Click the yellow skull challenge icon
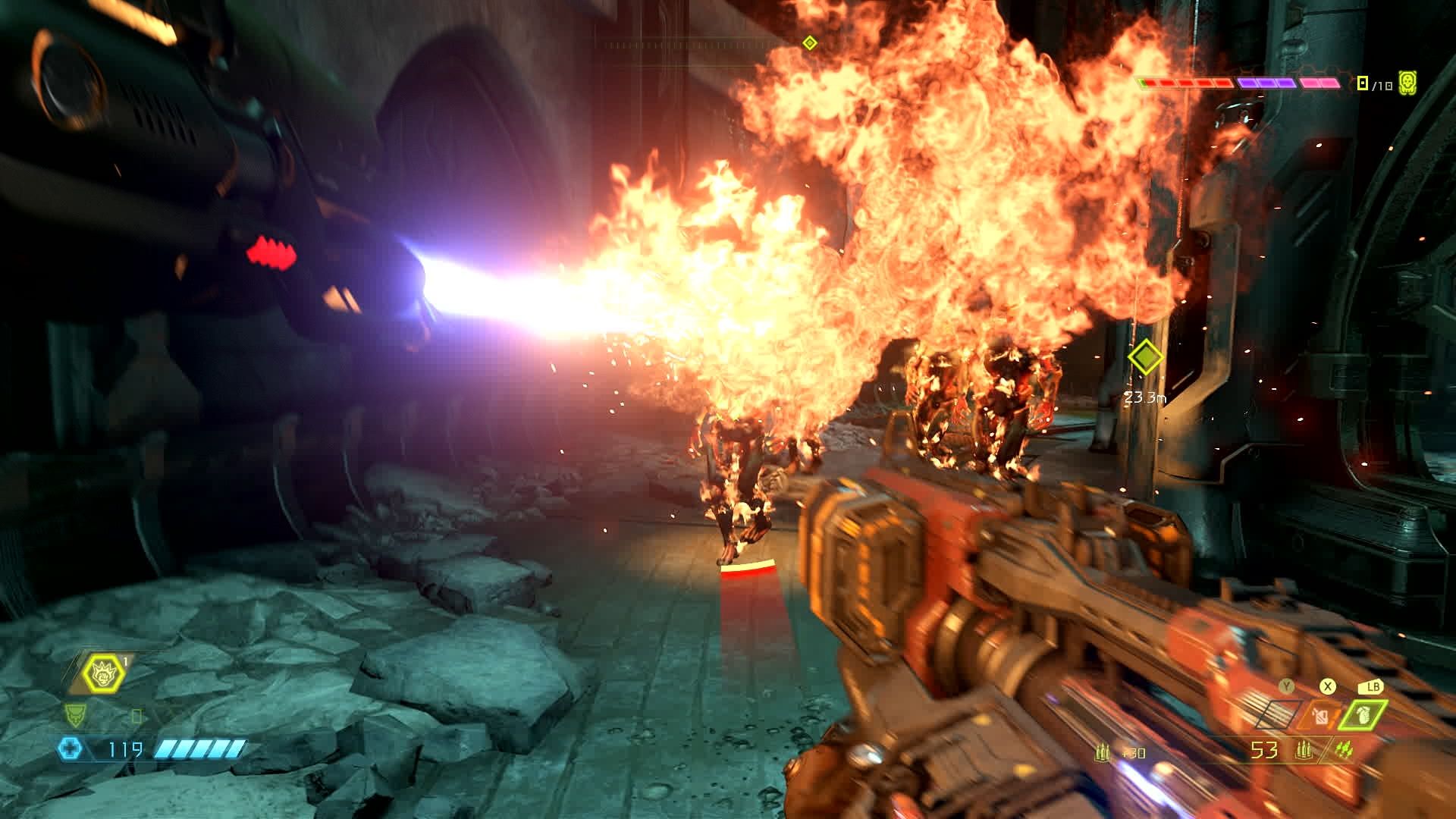 (x=1408, y=83)
